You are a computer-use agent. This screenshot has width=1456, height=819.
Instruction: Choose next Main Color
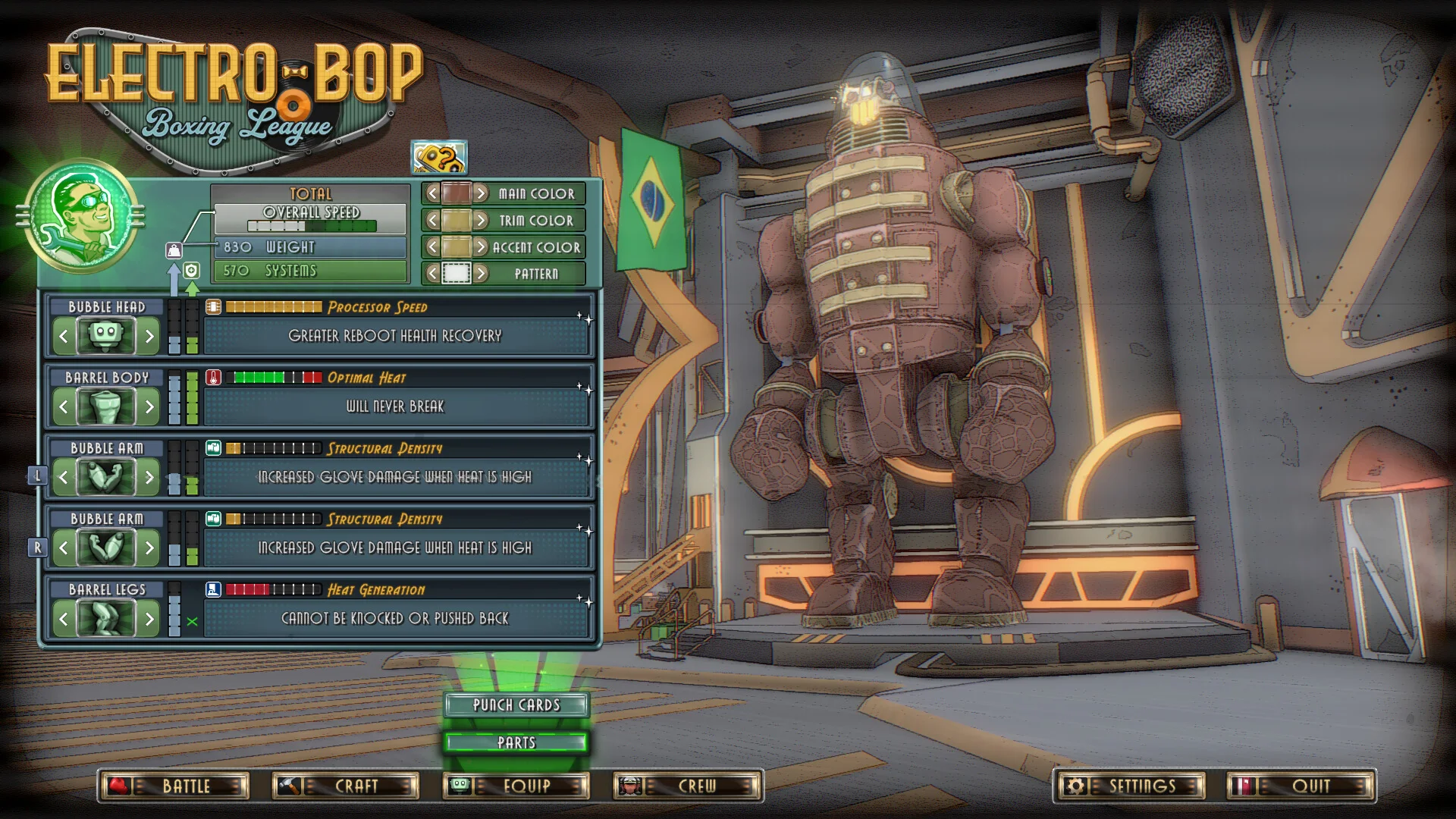click(481, 194)
